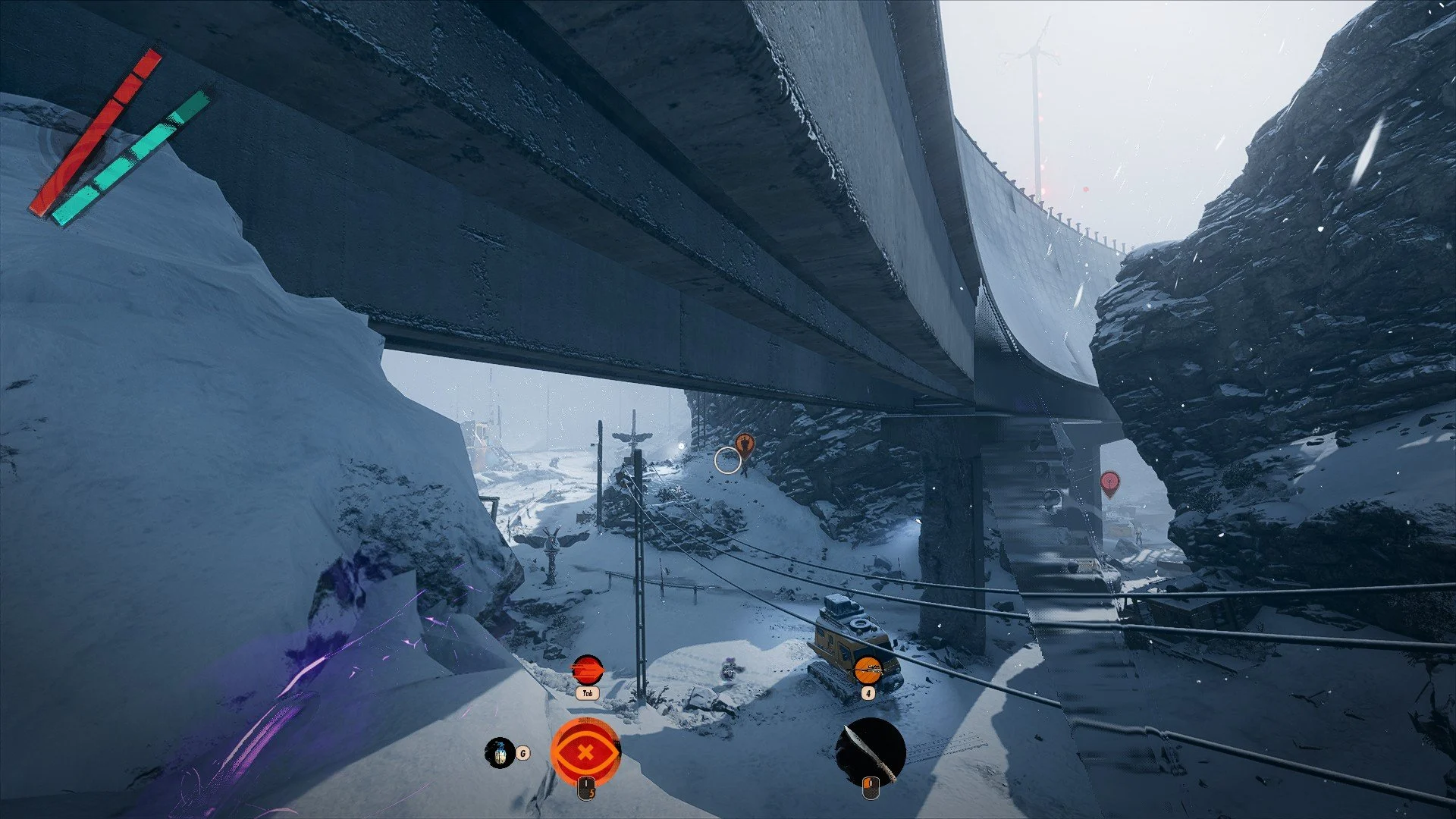Select the red antenna objective marker
The image size is (1456, 819).
pyautogui.click(x=1109, y=482)
